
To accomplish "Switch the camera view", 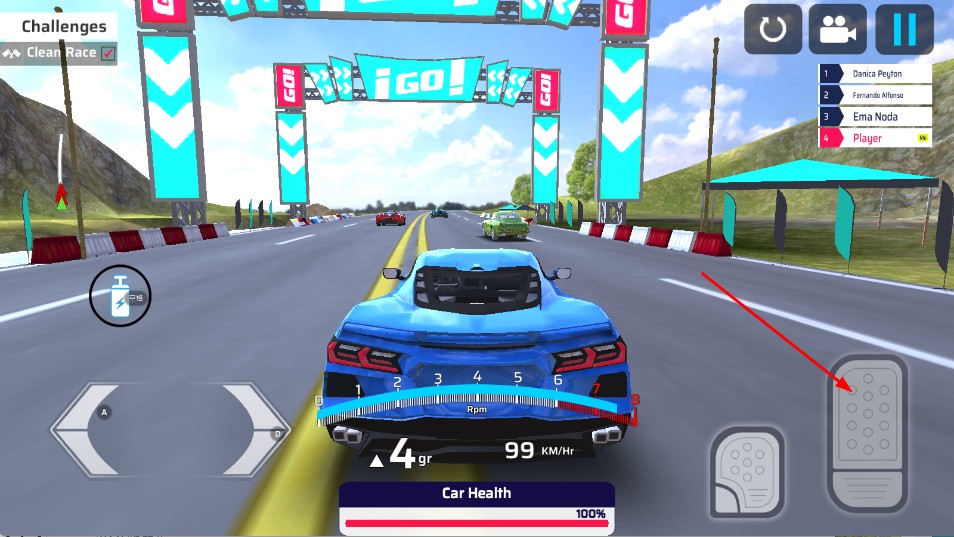I will 838,30.
